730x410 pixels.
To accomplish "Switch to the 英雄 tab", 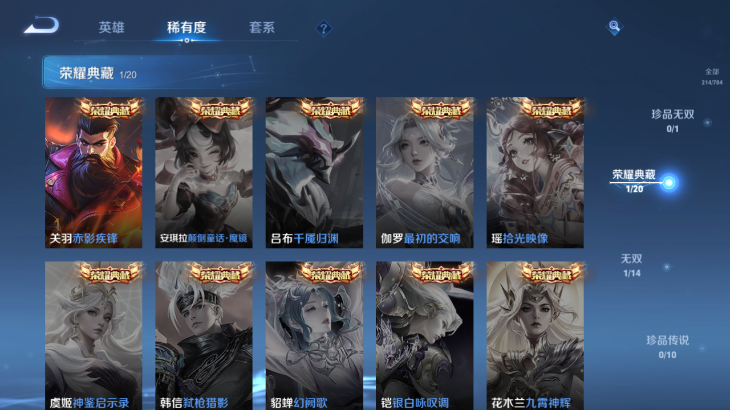I will [x=111, y=28].
